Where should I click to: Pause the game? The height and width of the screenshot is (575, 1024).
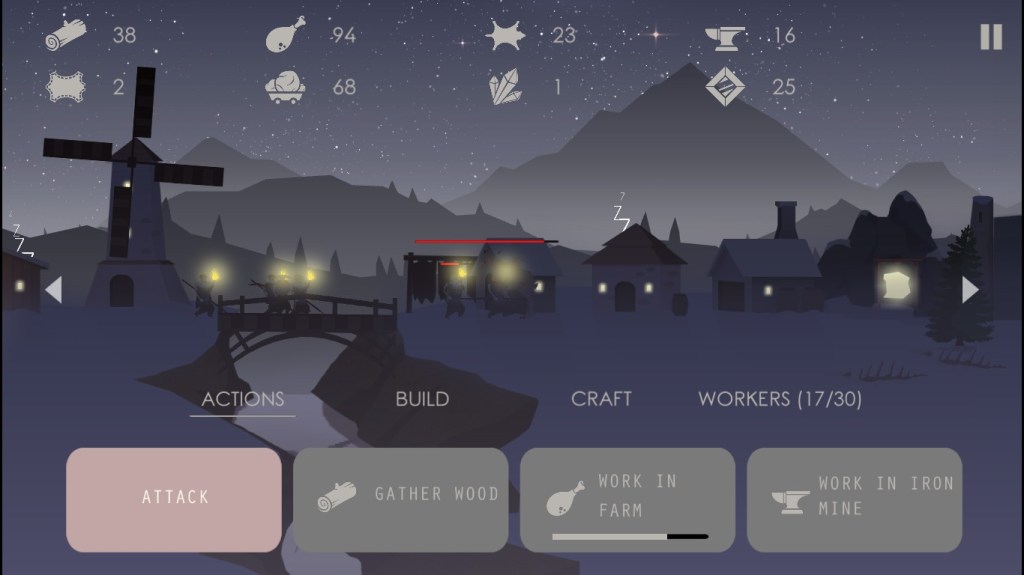click(990, 37)
